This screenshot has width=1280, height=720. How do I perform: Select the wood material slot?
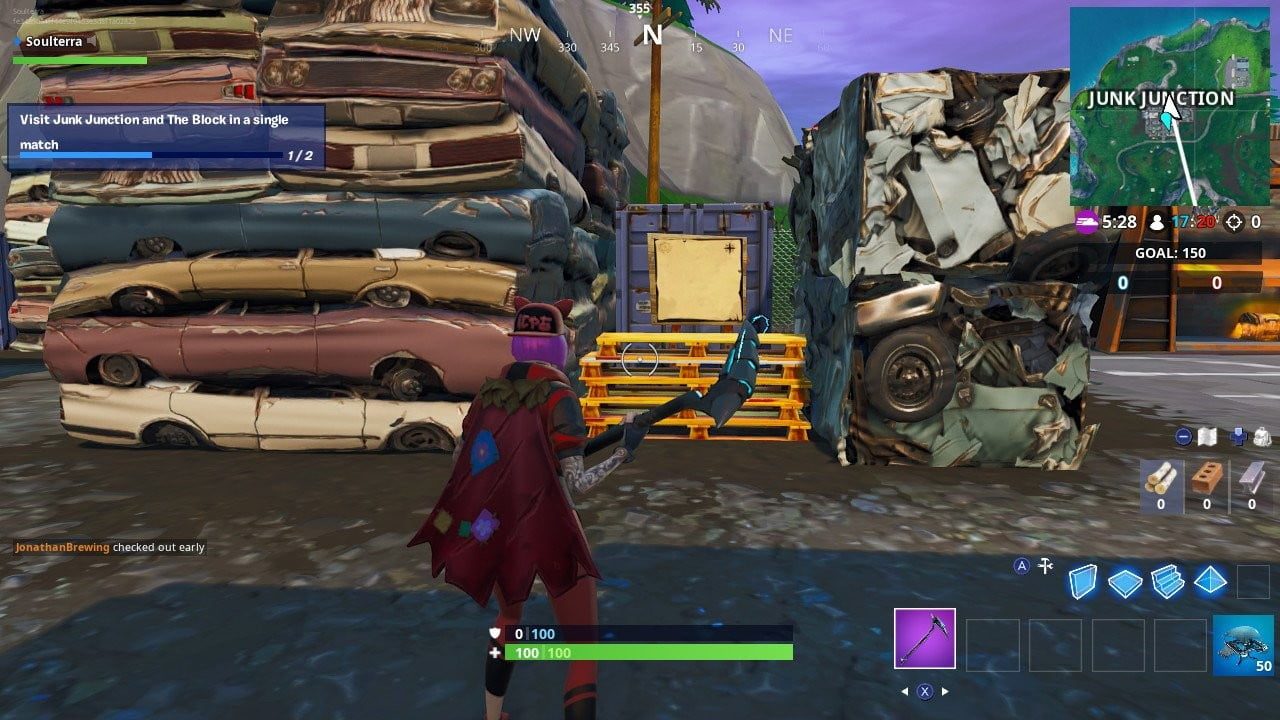coord(1161,481)
